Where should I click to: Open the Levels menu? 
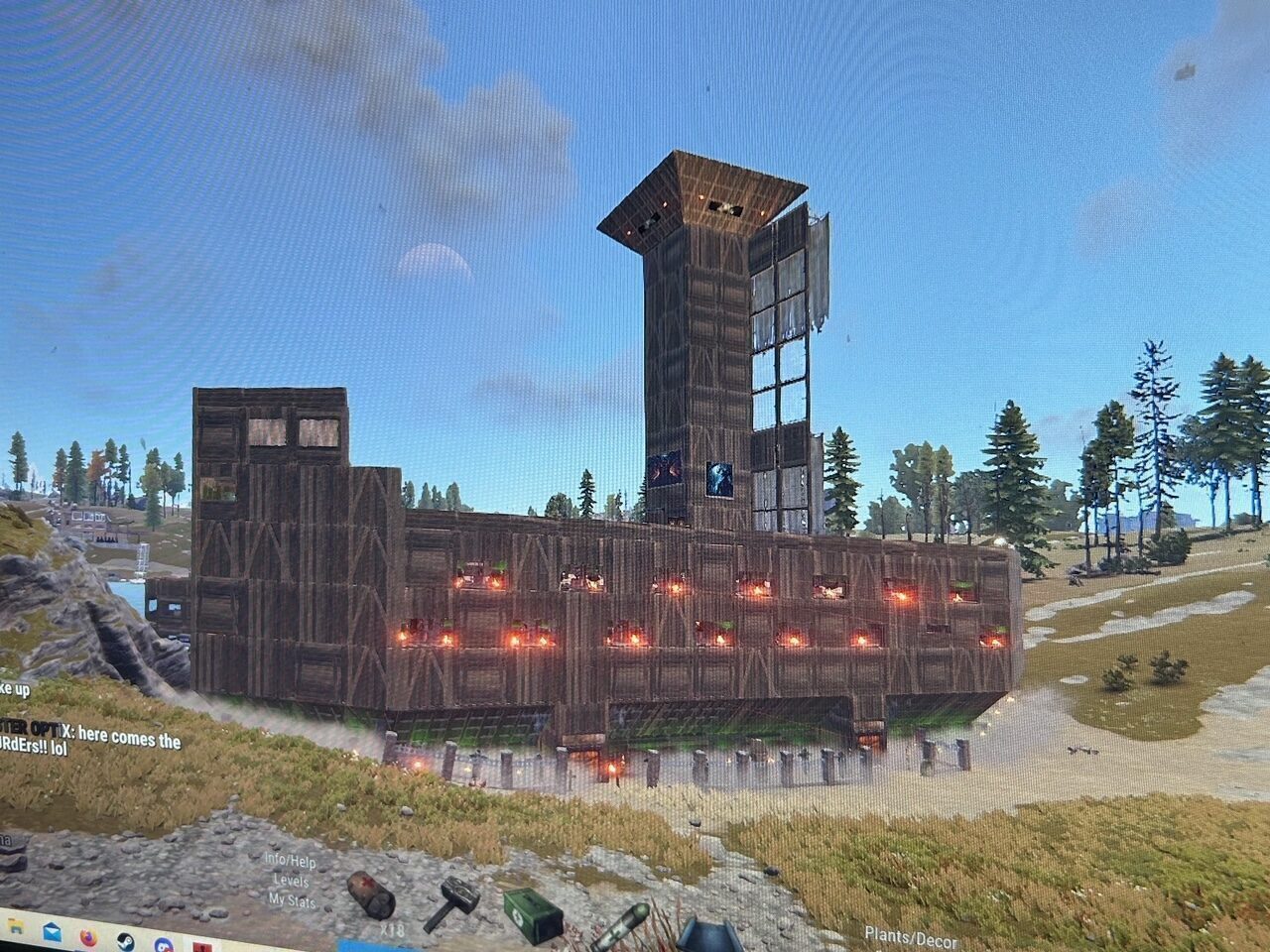coord(291,881)
